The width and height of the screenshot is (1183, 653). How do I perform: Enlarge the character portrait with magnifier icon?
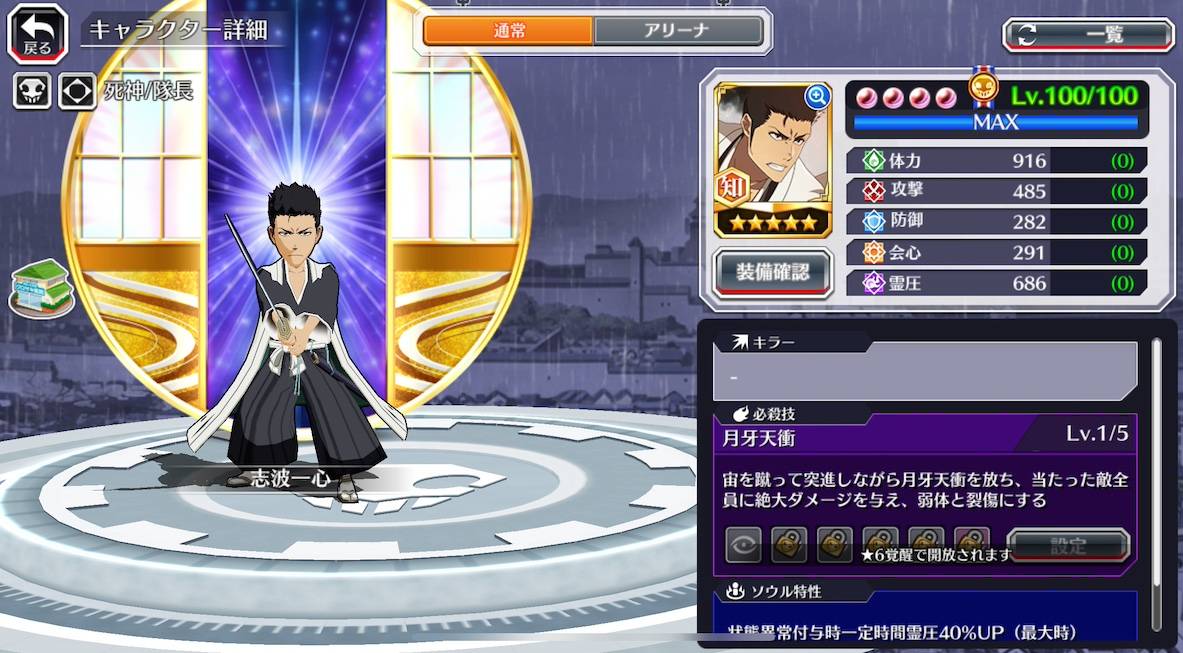[x=817, y=97]
